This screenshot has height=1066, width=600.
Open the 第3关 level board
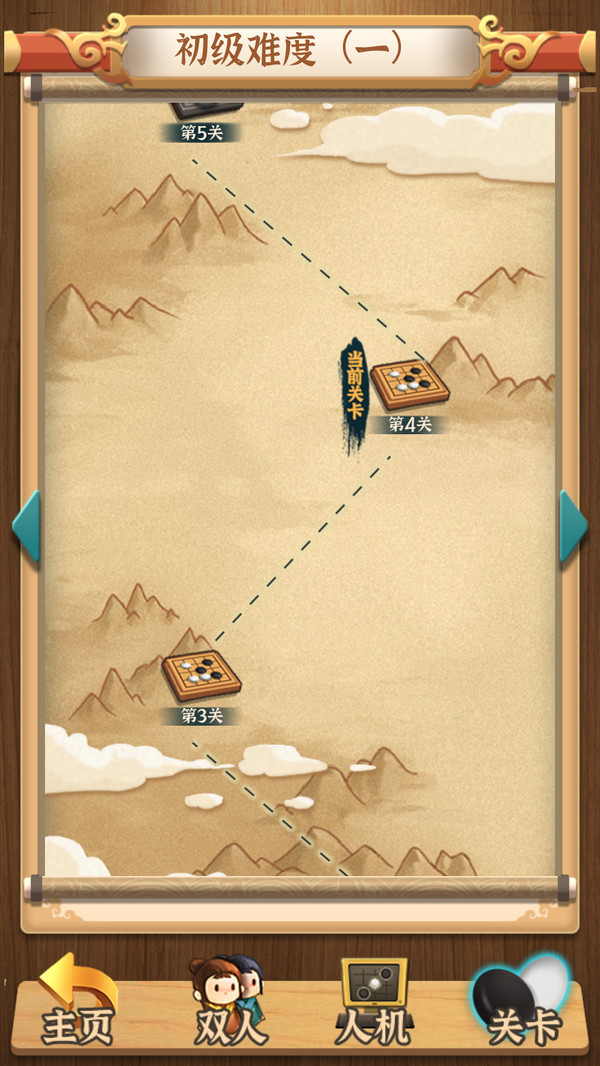(201, 675)
